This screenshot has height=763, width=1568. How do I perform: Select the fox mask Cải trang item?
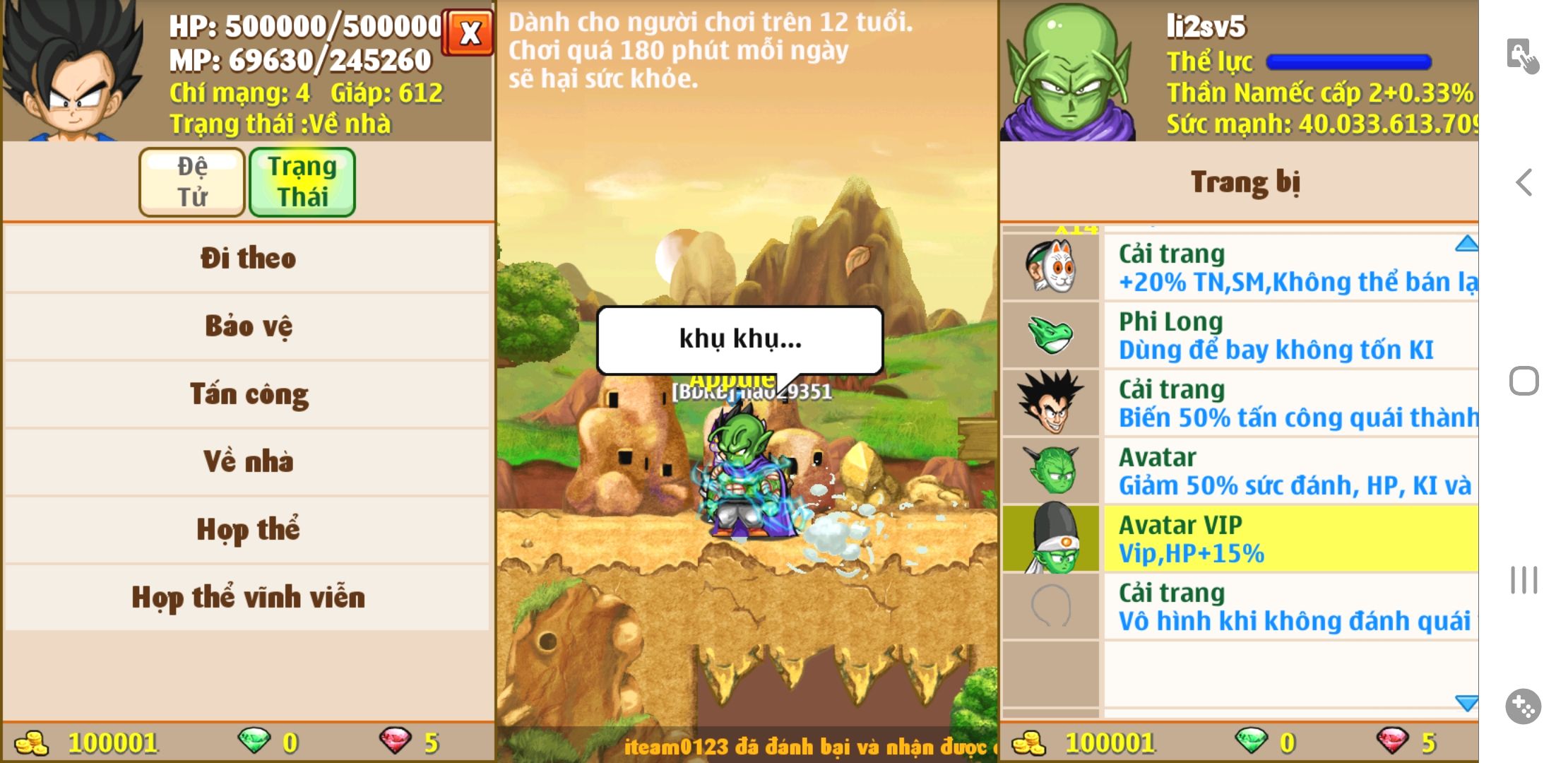(x=1240, y=268)
